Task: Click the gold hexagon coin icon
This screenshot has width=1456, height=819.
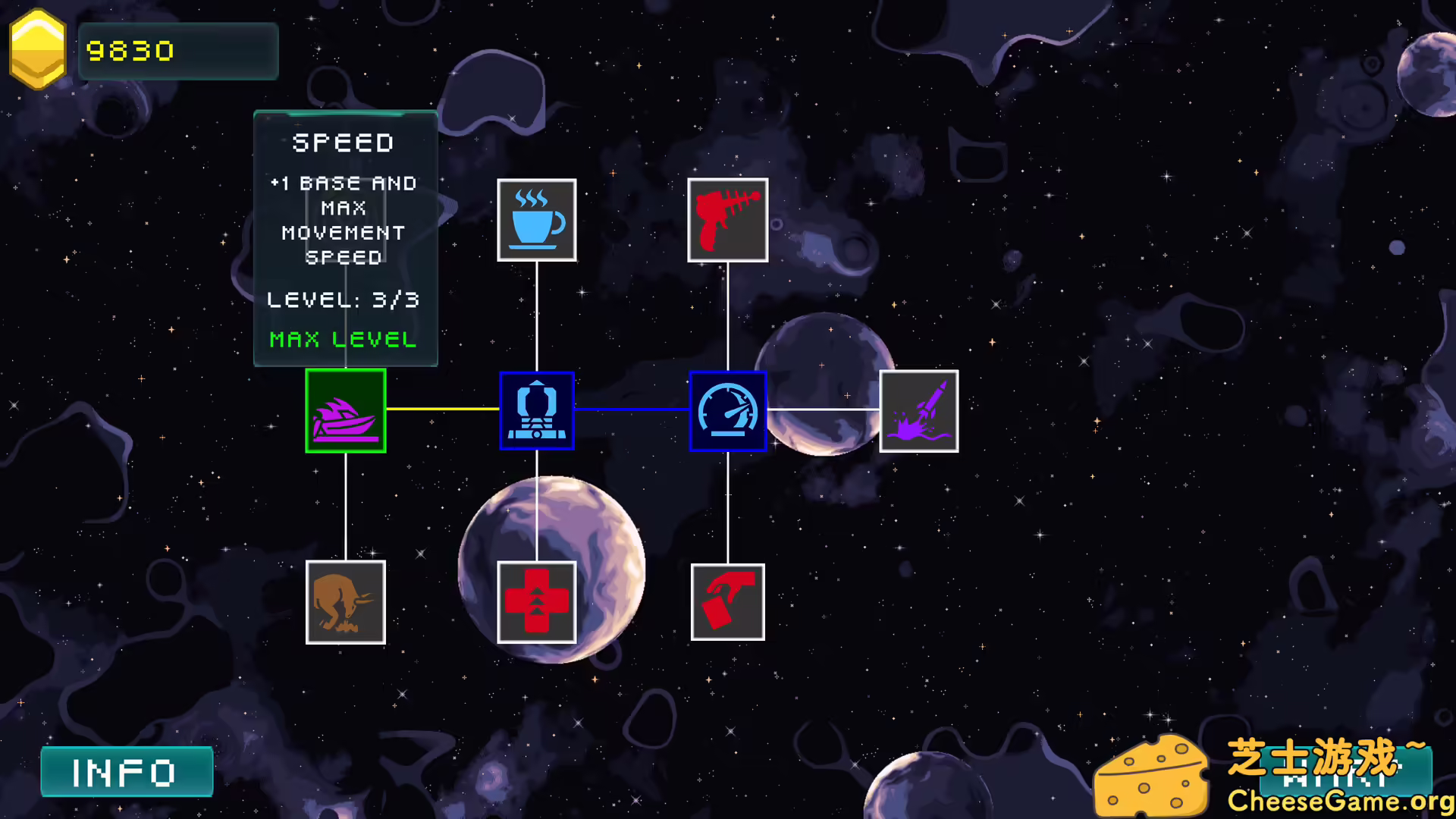Action: point(37,47)
